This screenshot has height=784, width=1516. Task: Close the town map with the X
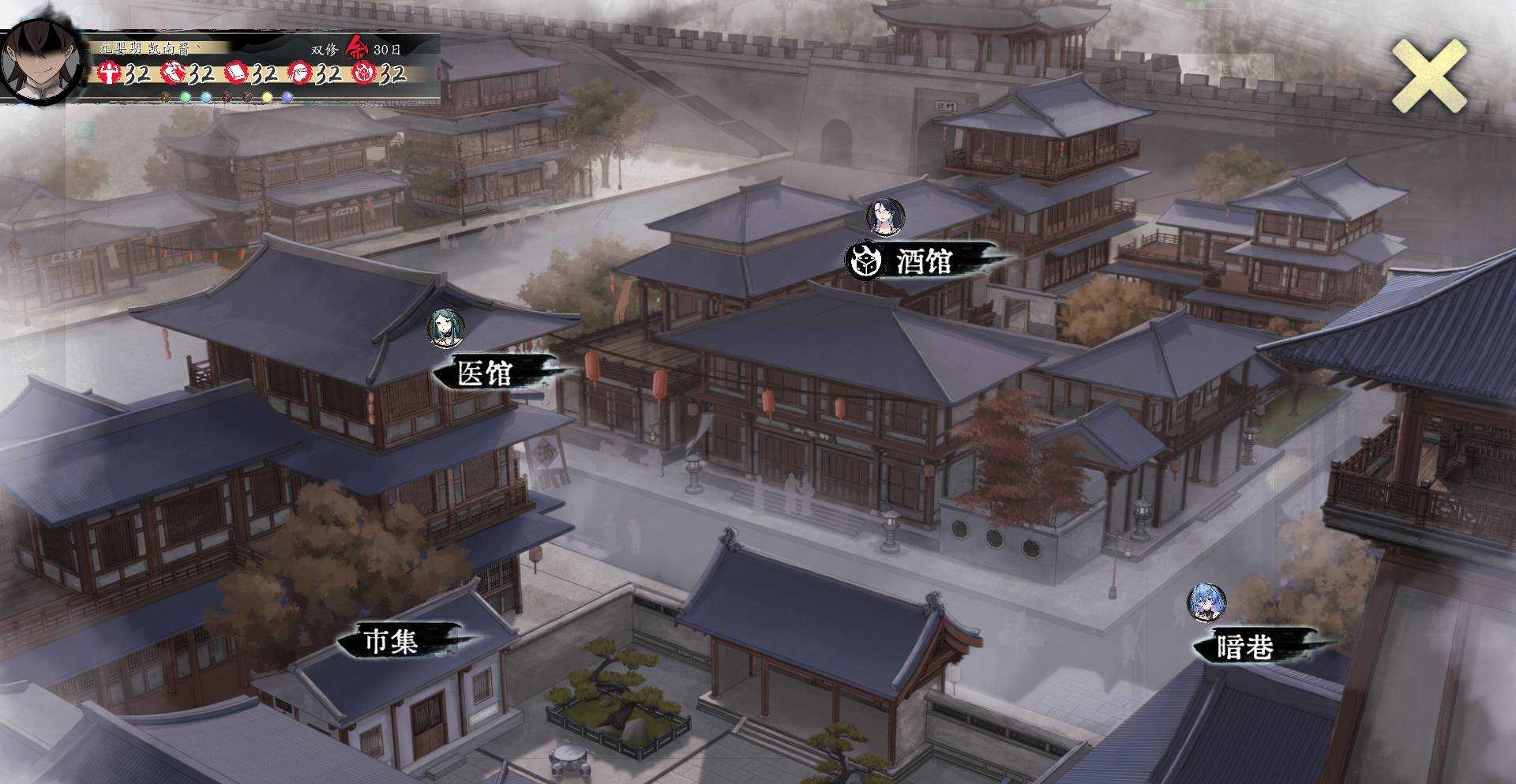click(x=1428, y=77)
